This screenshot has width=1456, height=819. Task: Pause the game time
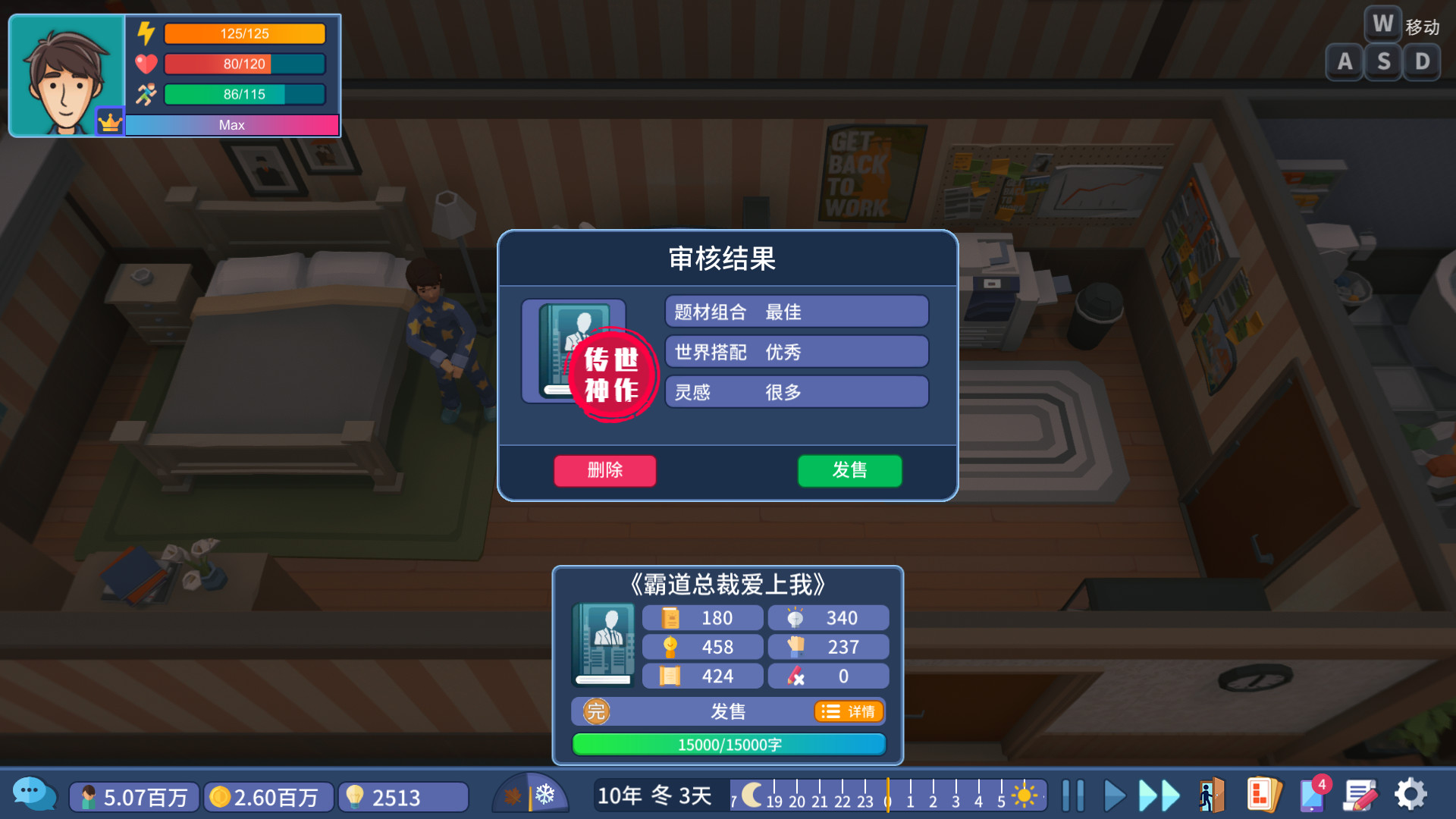coord(1073,795)
